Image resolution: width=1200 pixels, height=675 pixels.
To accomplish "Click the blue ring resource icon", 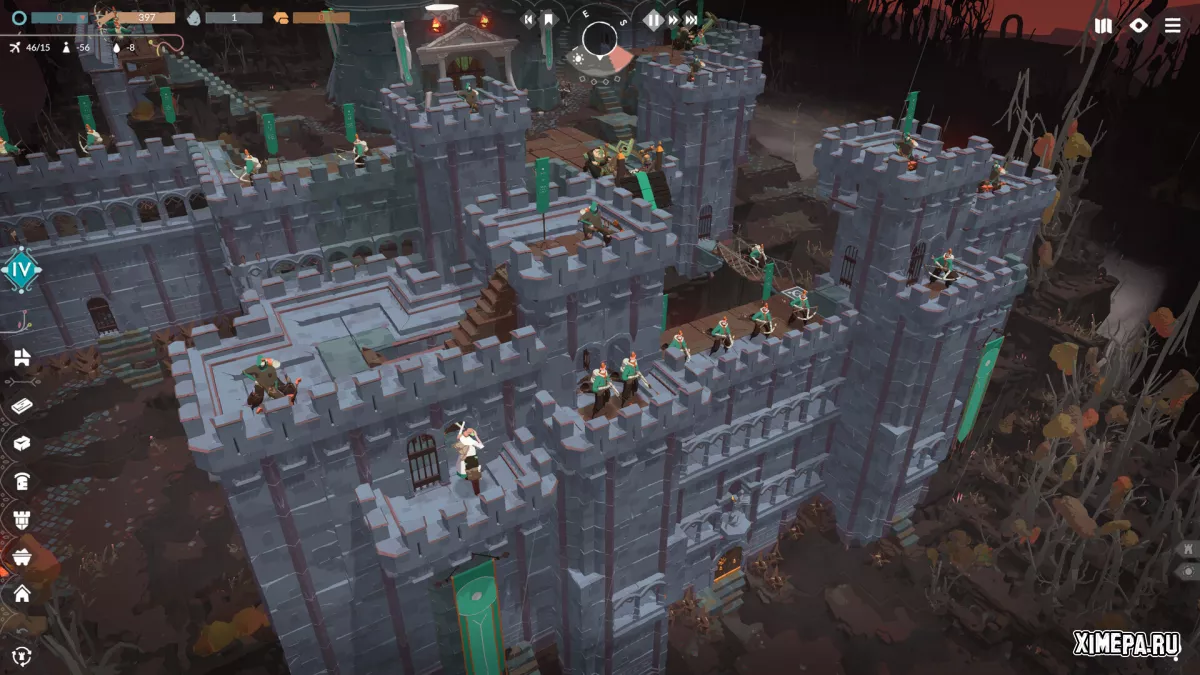I will click(18, 17).
